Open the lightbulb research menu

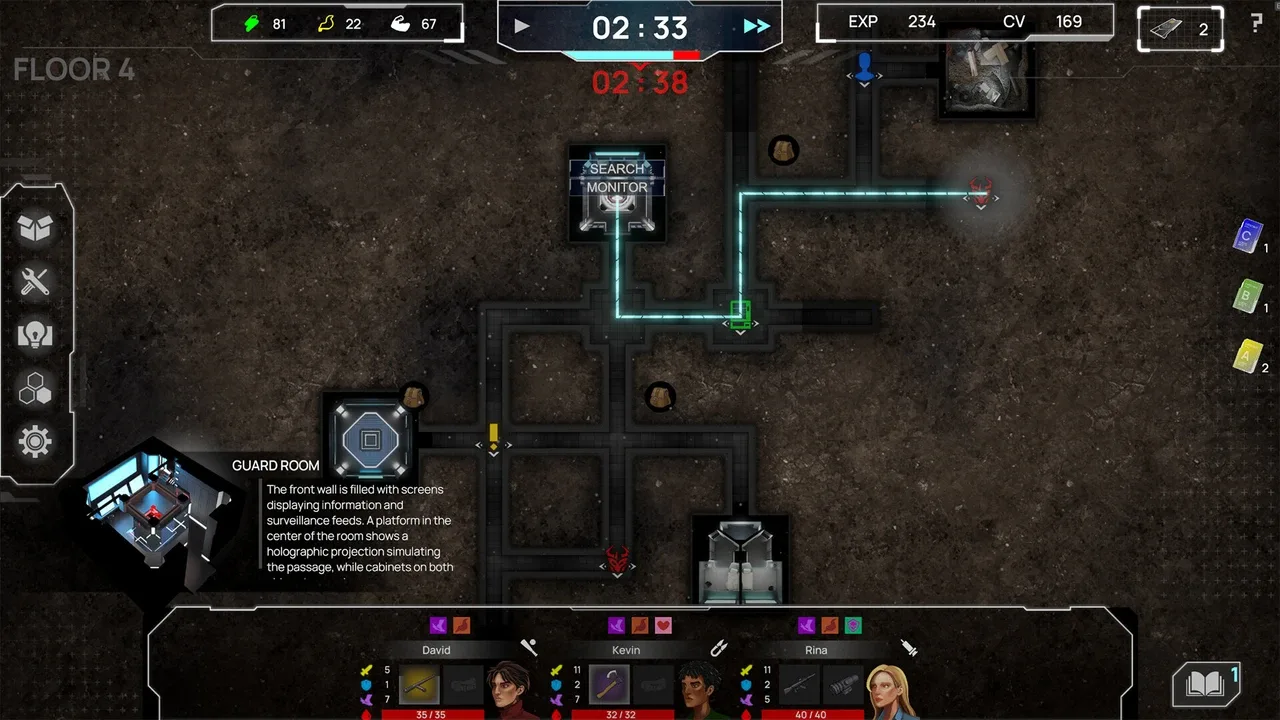35,335
